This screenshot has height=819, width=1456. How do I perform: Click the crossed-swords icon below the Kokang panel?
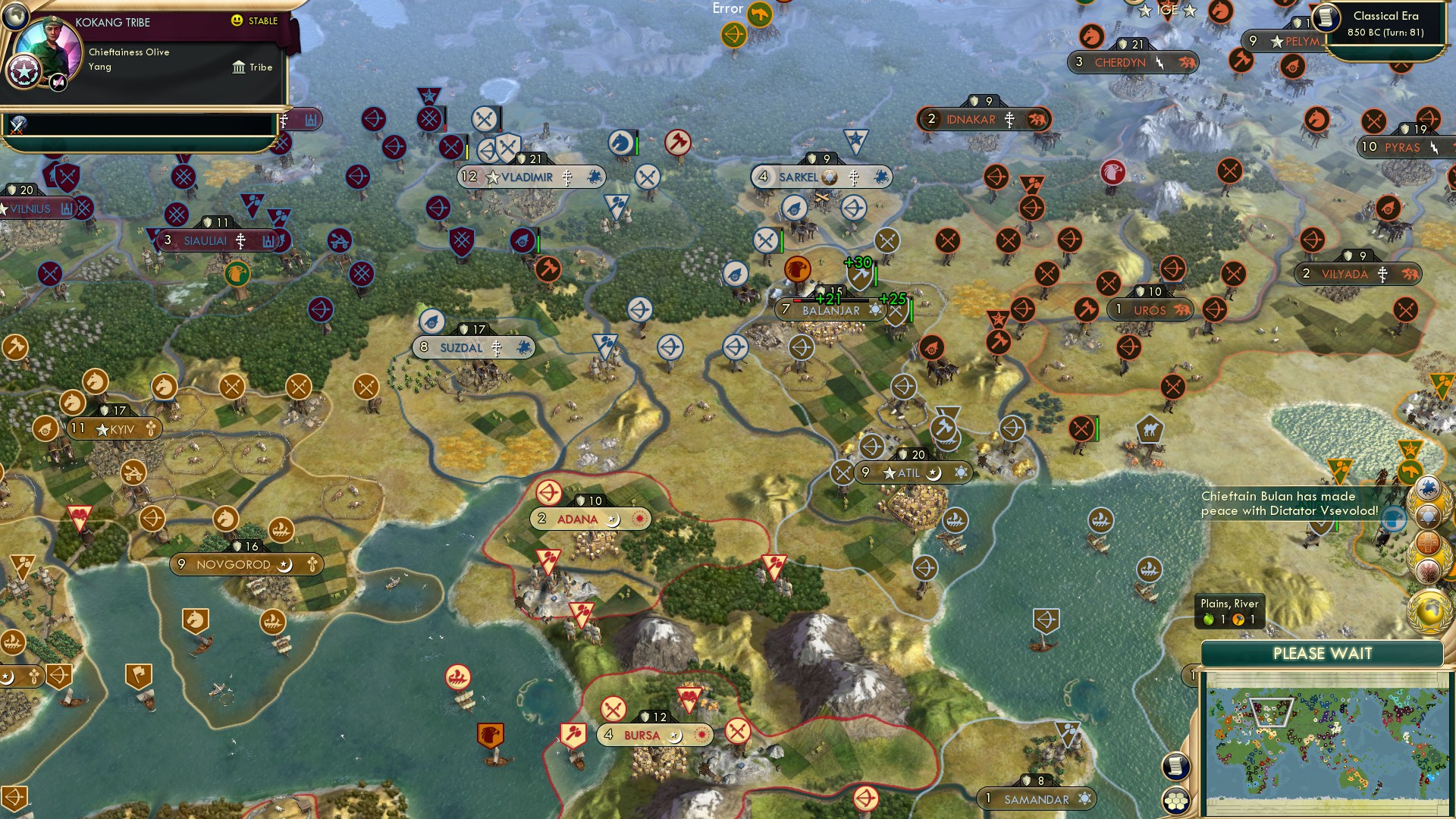click(17, 124)
